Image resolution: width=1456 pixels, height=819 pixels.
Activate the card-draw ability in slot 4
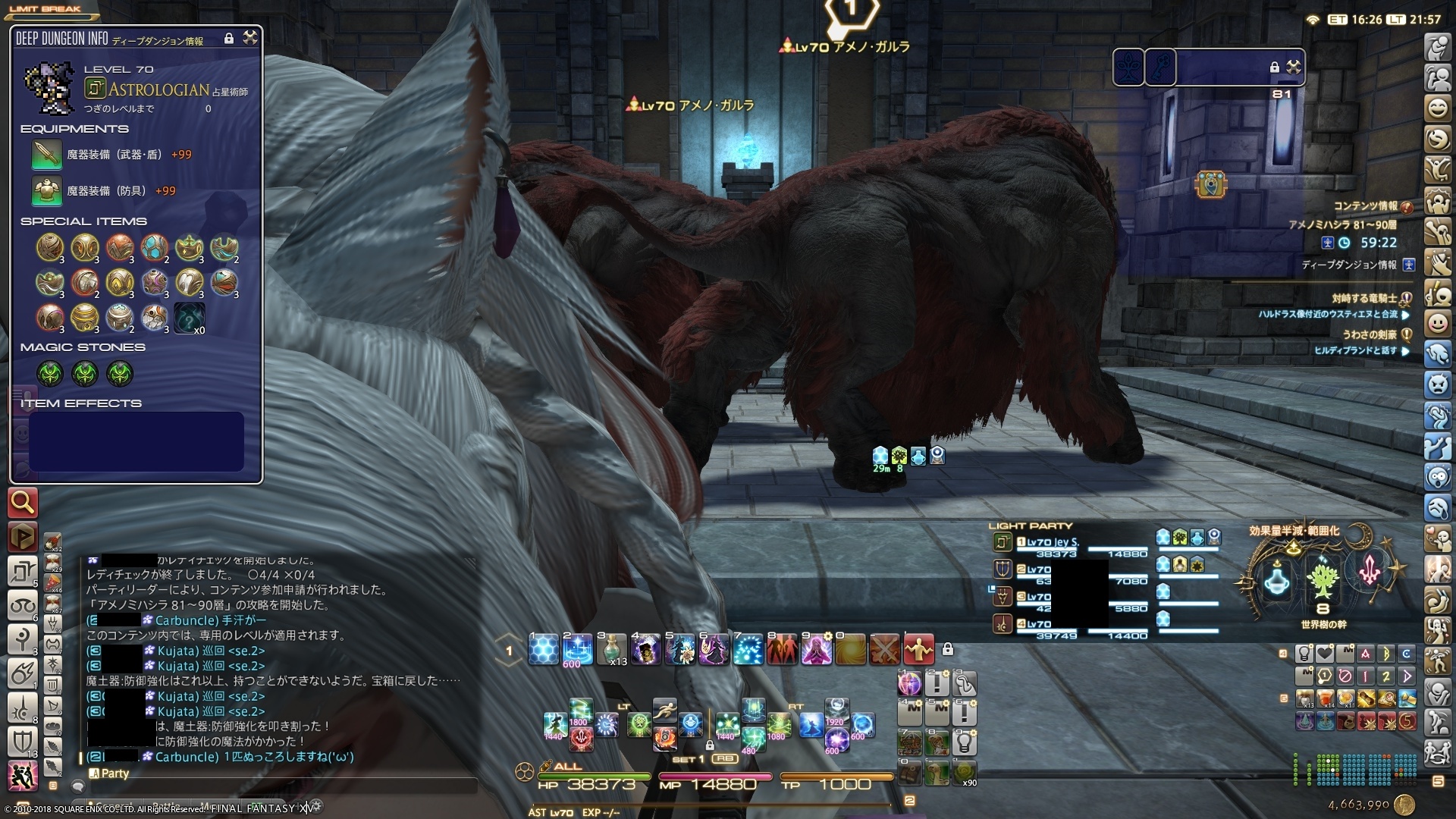click(x=645, y=650)
